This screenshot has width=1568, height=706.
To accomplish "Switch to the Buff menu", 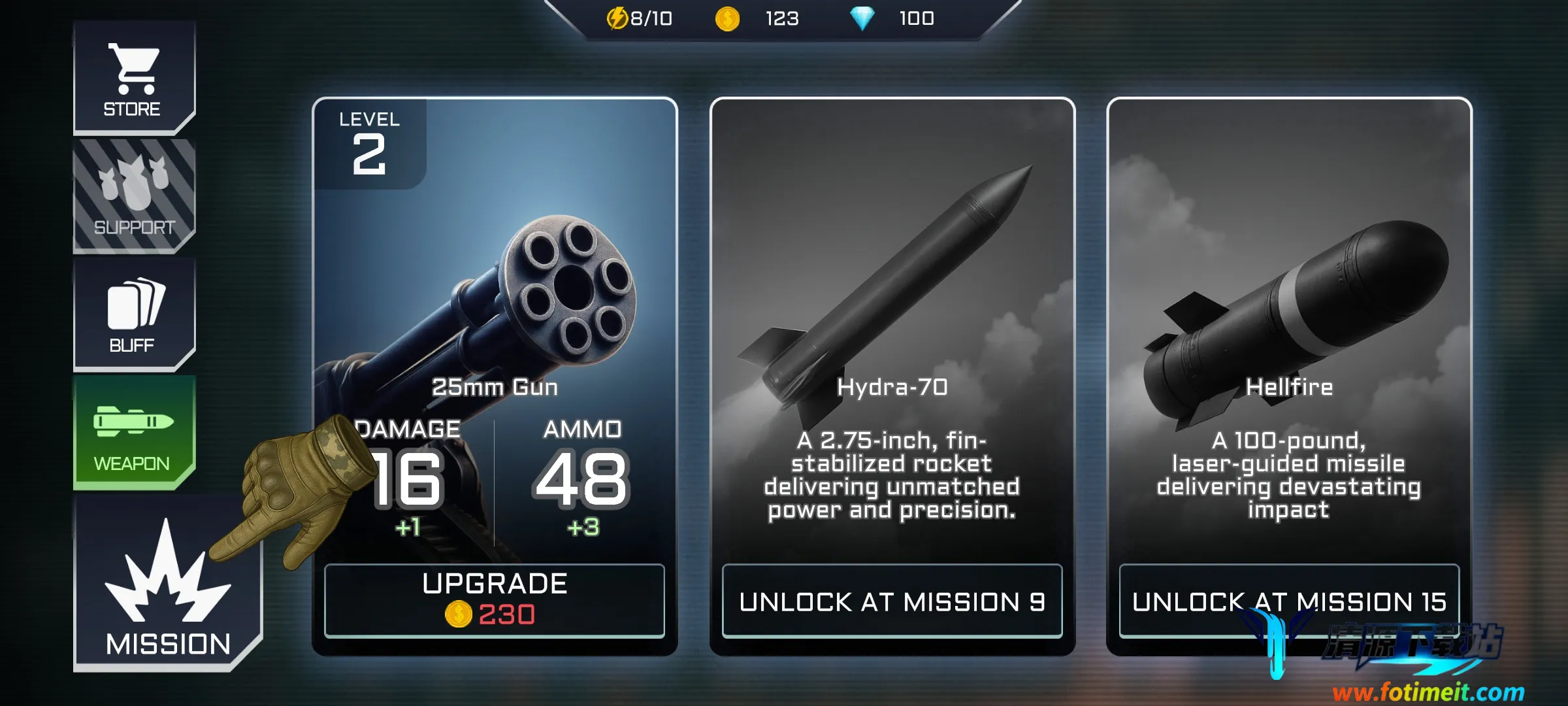I will pos(133,314).
